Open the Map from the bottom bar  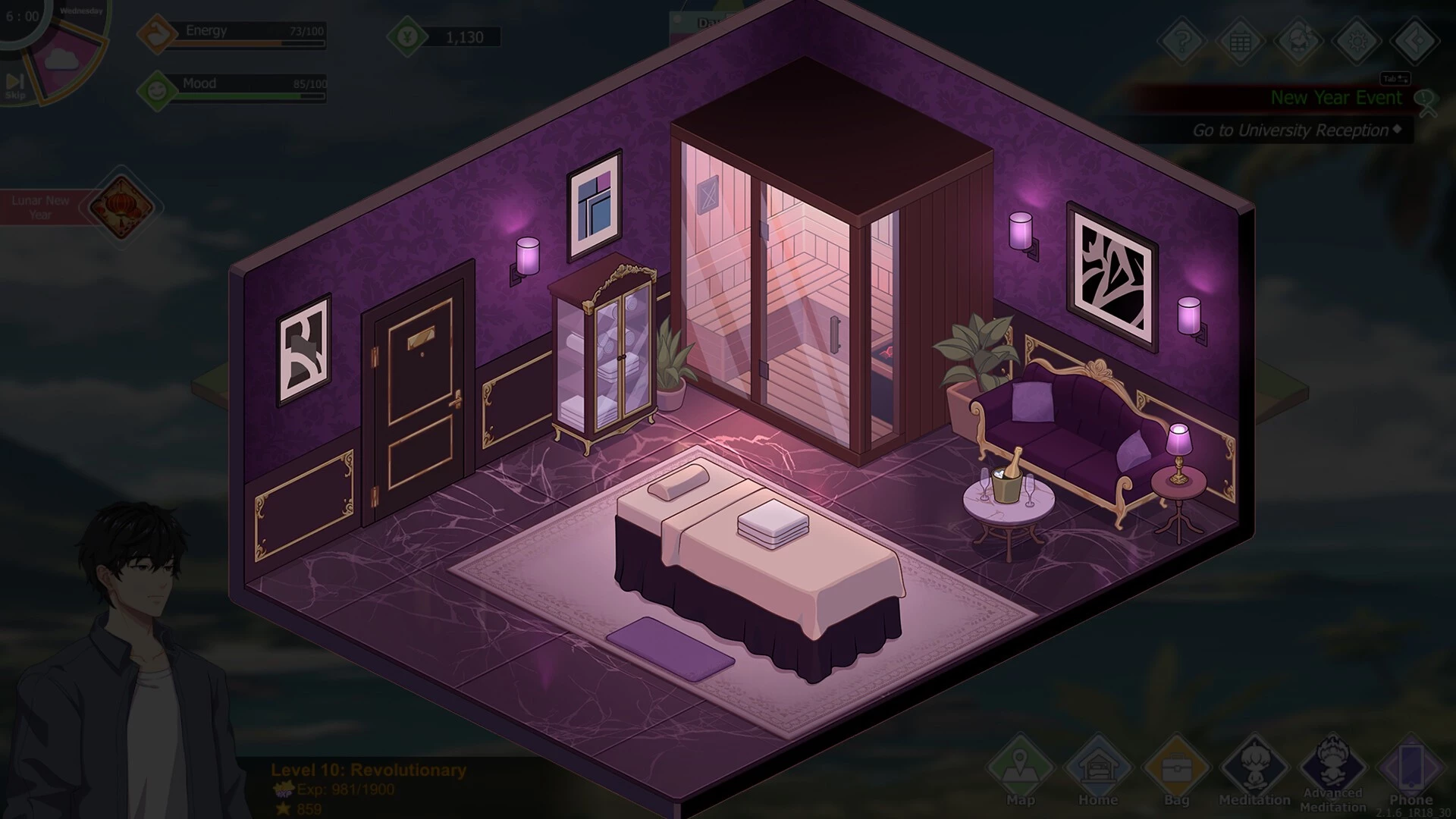pos(1021,767)
